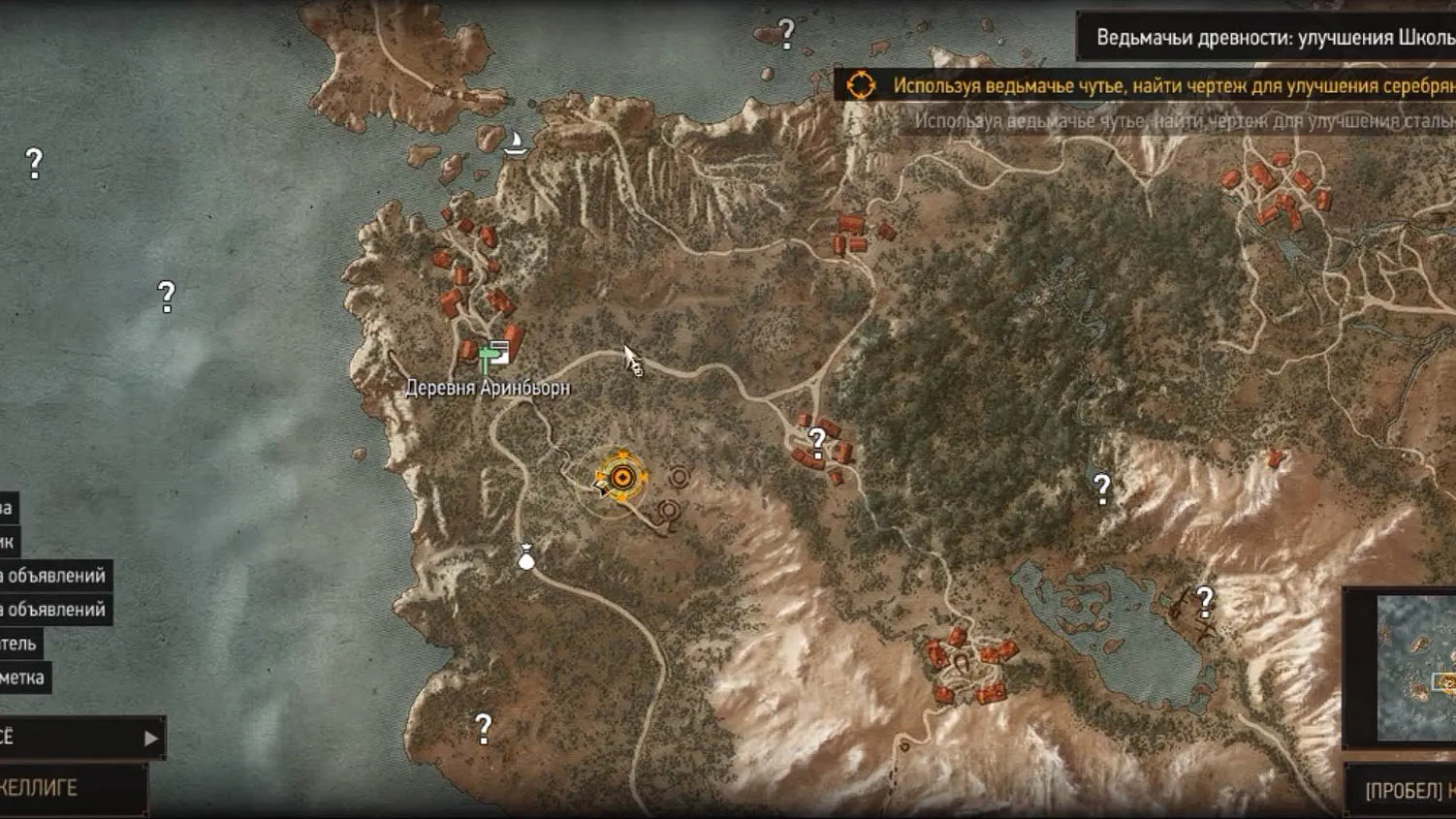
Task: Click the question mark inside the red-roofed hamlet
Action: tap(817, 443)
